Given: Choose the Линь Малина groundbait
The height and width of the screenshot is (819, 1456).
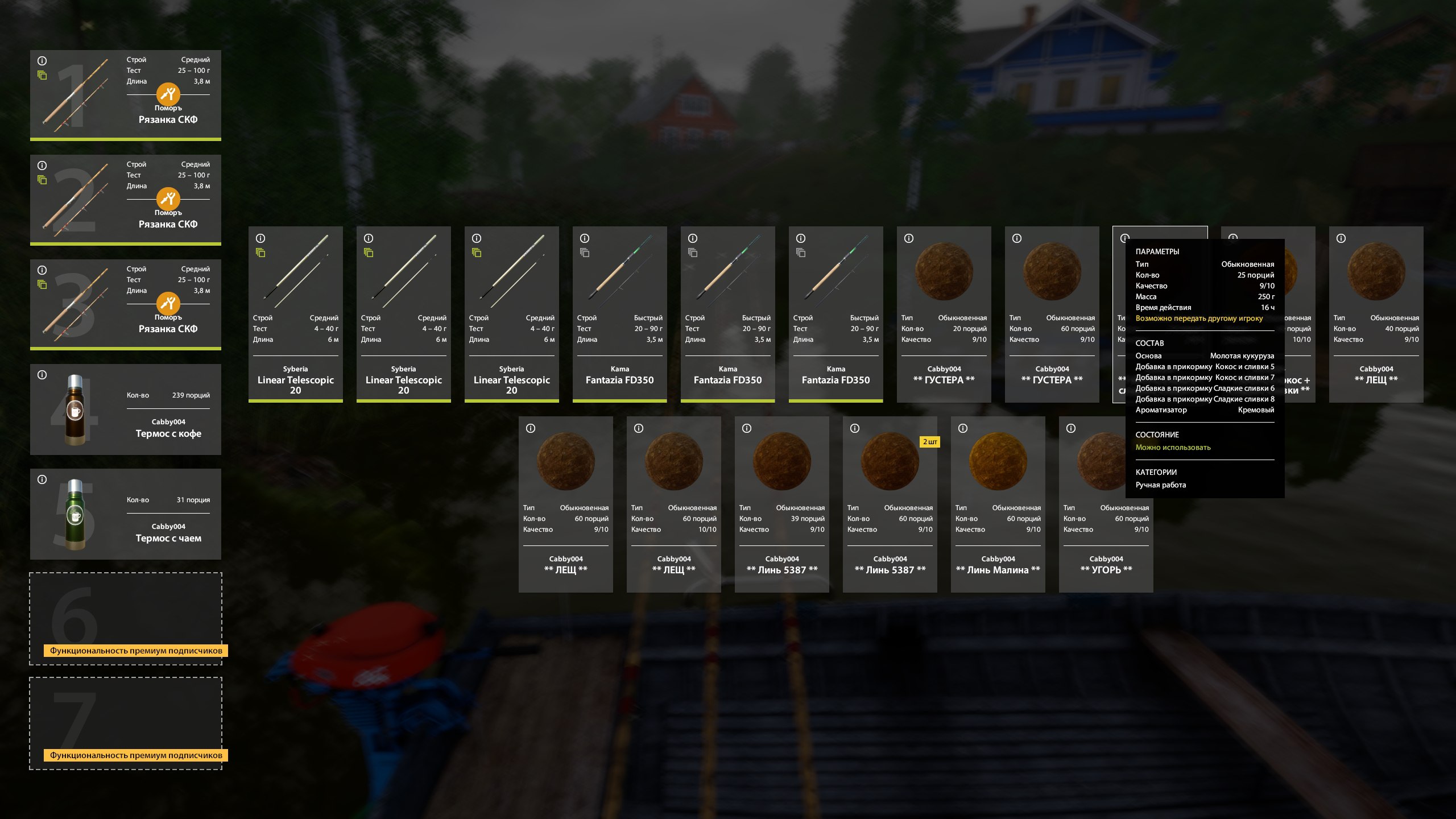Looking at the screenshot, I should tap(998, 504).
